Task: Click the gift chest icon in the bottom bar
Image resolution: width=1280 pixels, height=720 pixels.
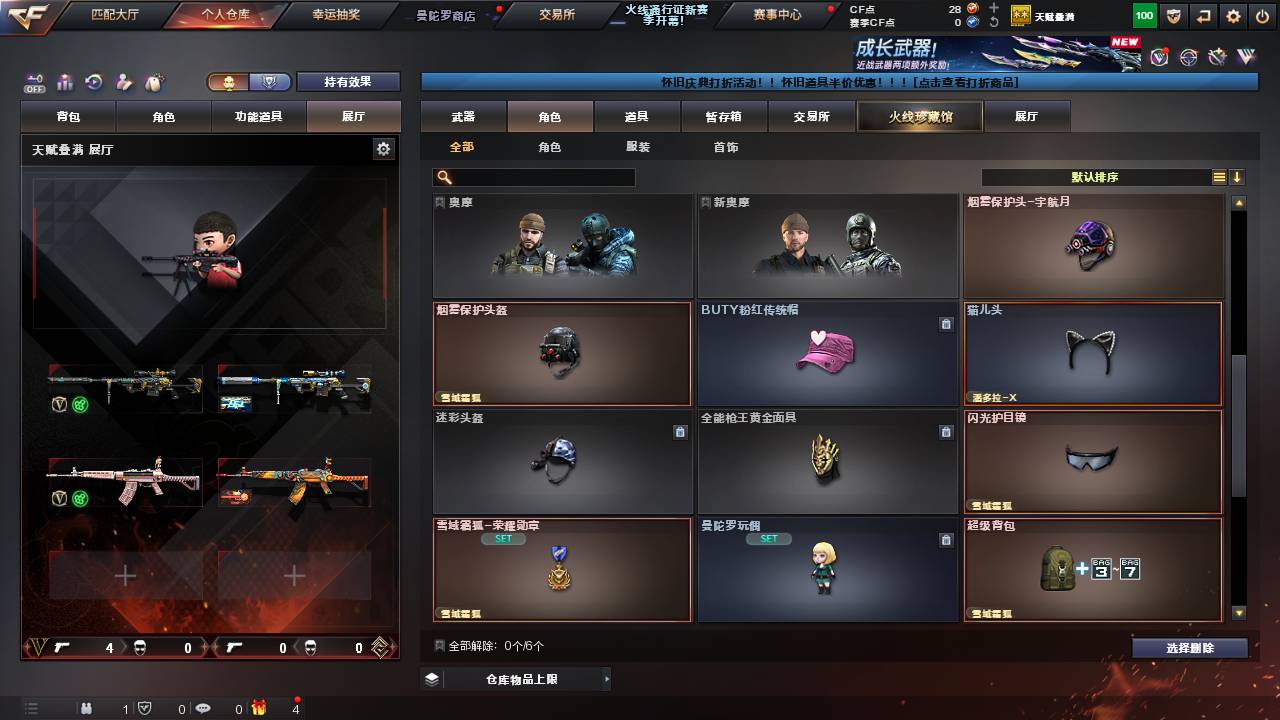Action: (260, 708)
